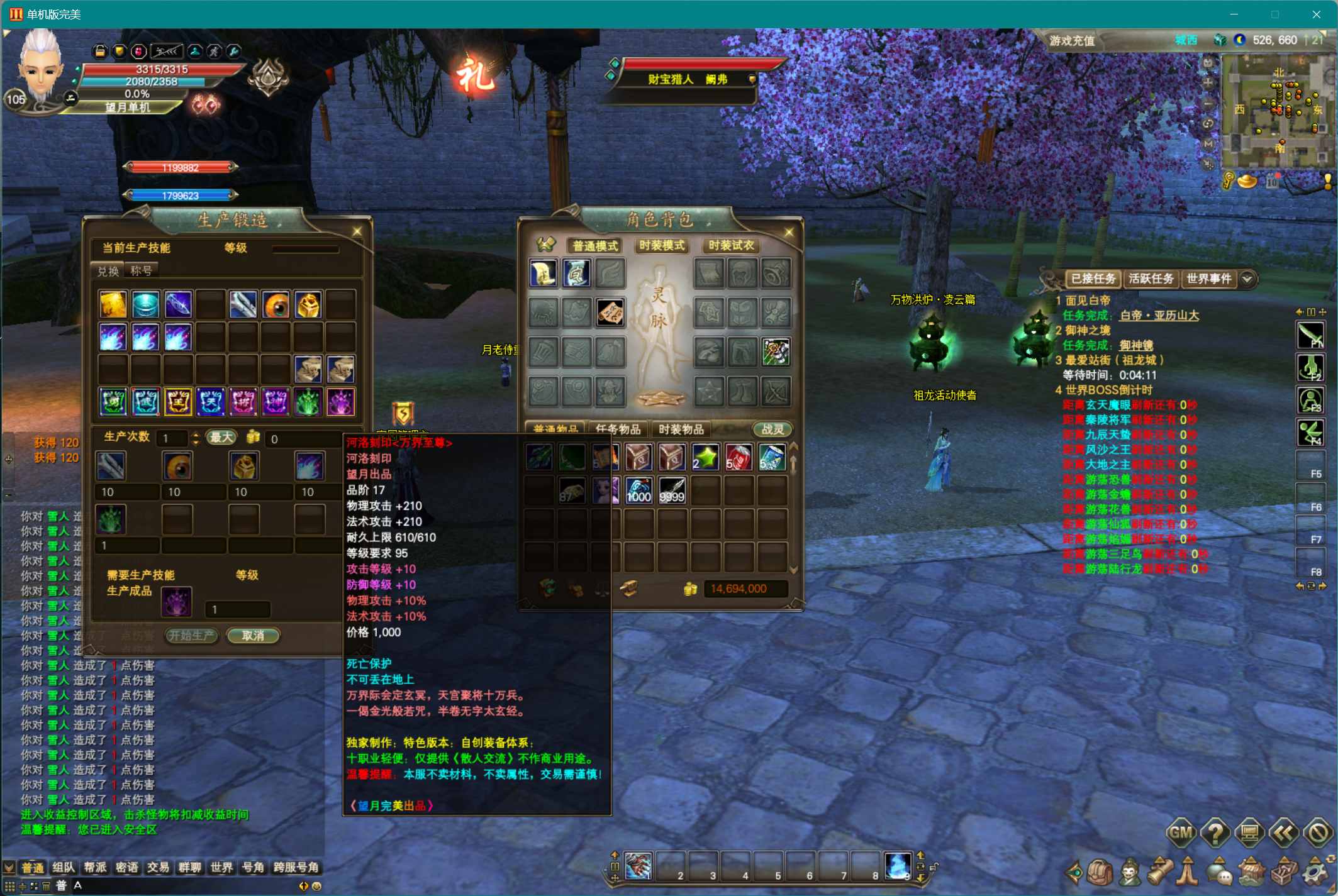1338x896 pixels.
Task: Select 时装模式 fashion mode tab
Action: 662,245
